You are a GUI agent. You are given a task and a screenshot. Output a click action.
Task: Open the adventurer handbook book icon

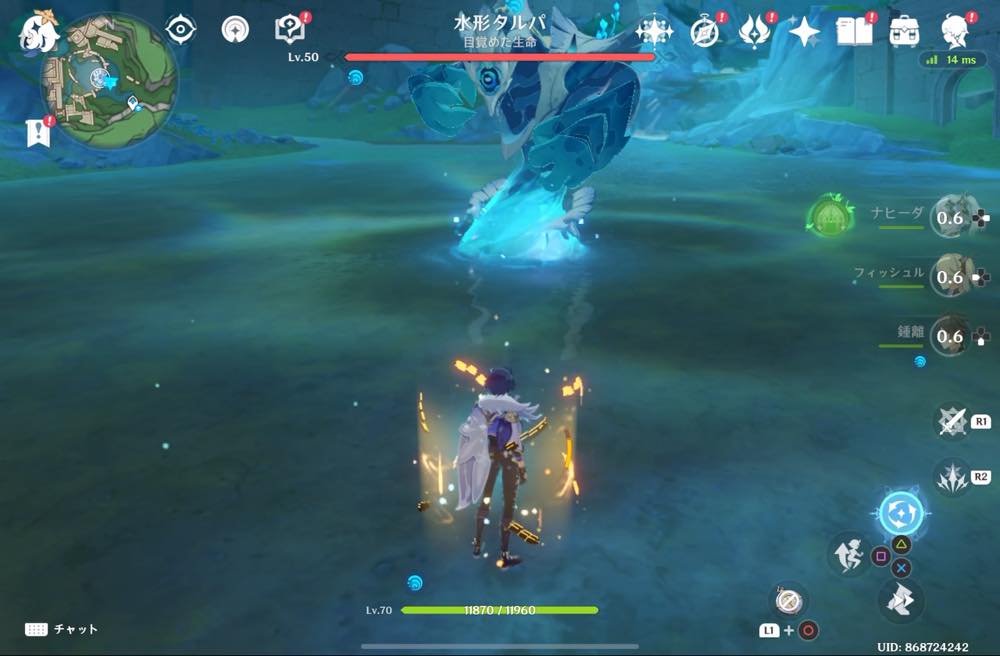[854, 32]
